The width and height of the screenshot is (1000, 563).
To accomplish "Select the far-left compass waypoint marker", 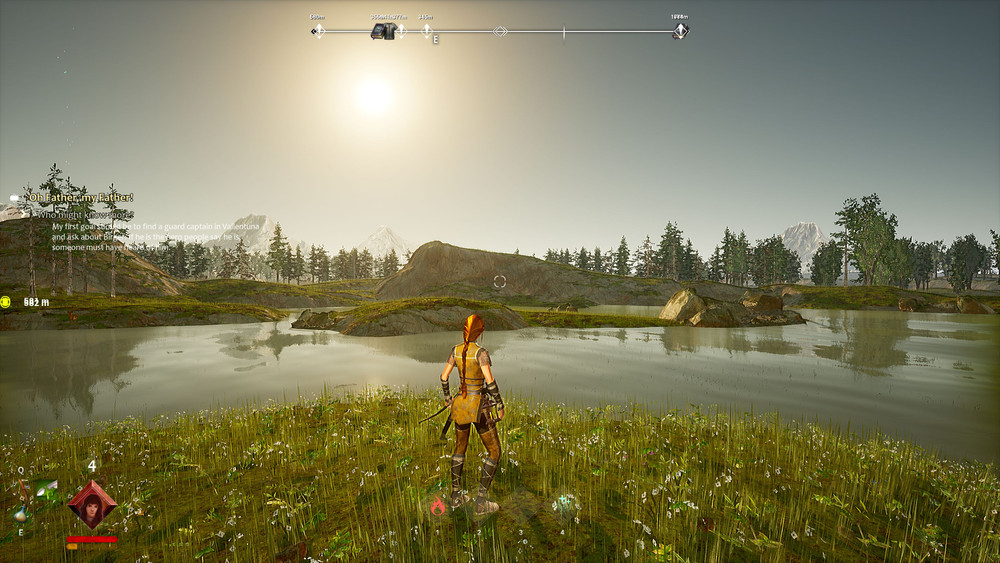I will [x=318, y=31].
